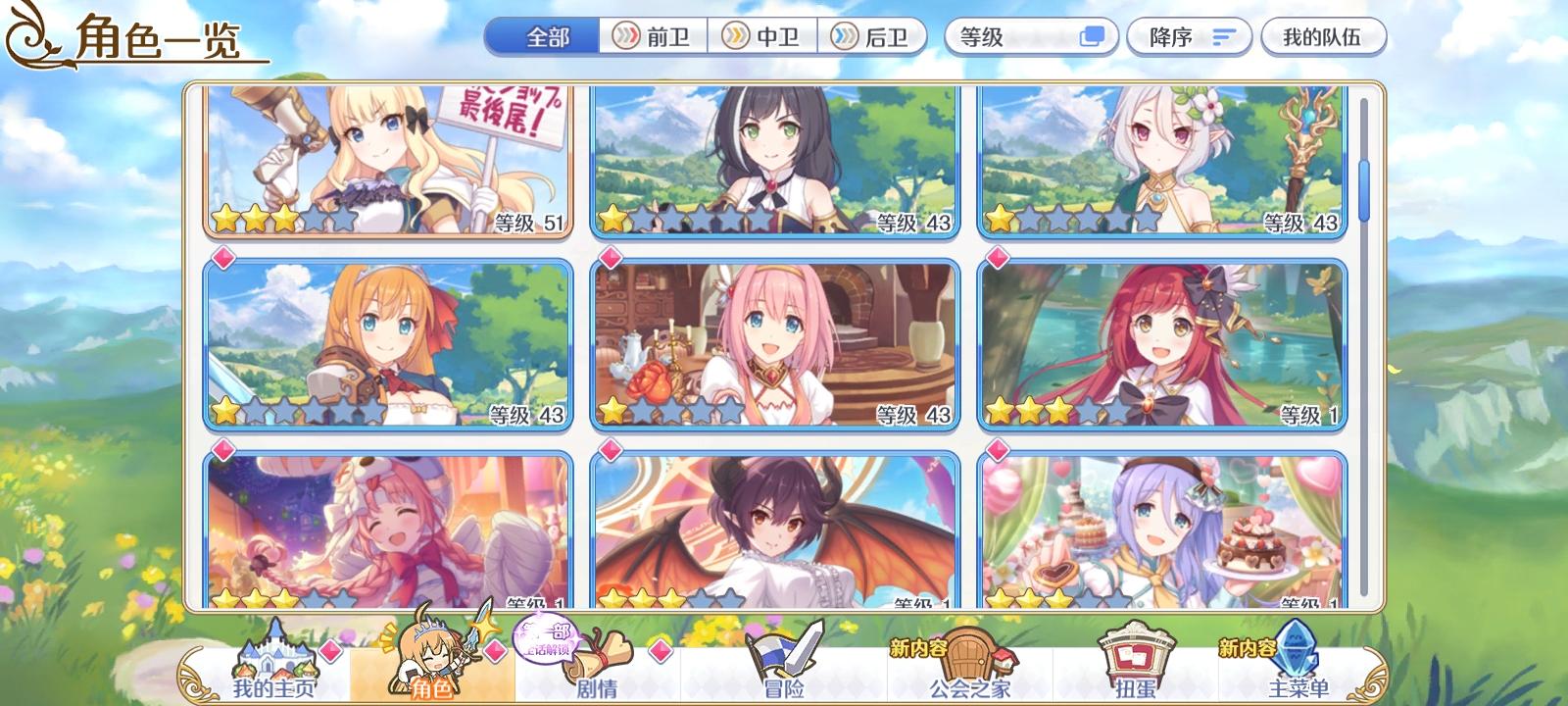This screenshot has height=706, width=1568.
Task: Switch filter to 中卫 midguard
Action: [x=764, y=35]
